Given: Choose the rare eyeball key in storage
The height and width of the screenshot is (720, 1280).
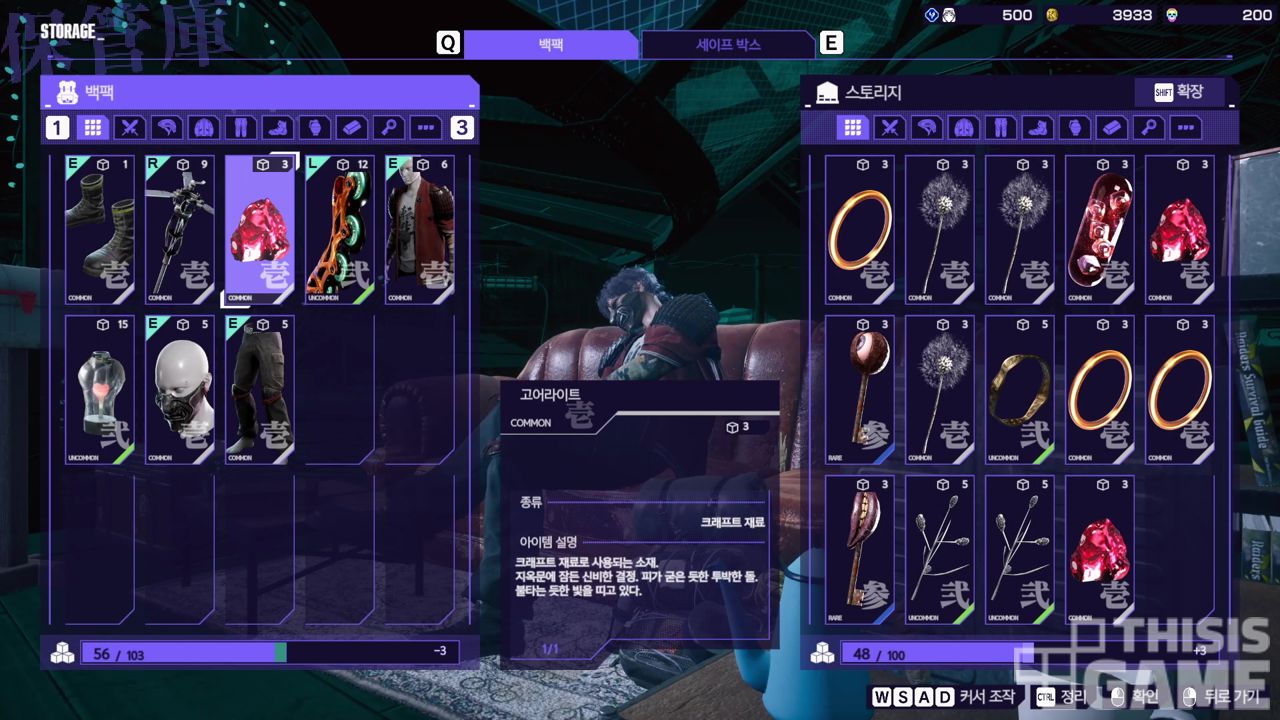Looking at the screenshot, I should point(860,390).
